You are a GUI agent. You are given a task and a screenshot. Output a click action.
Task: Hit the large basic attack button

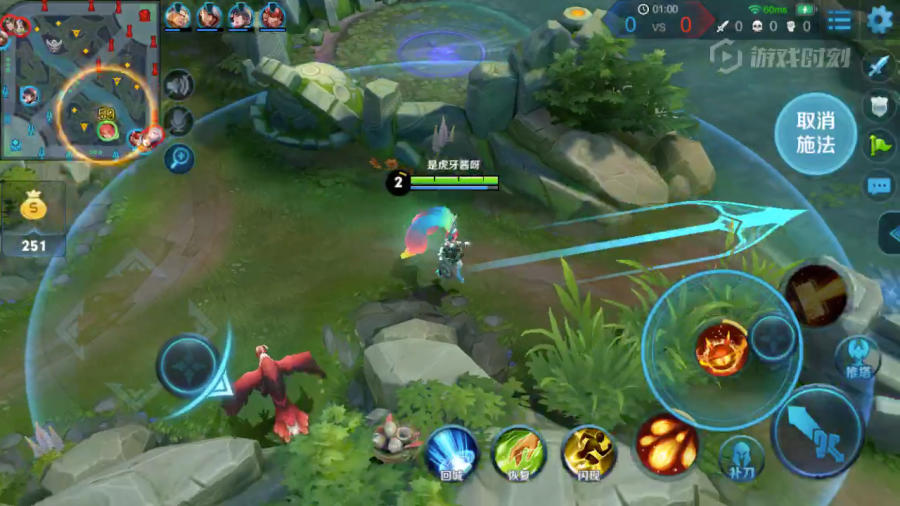coord(817,431)
